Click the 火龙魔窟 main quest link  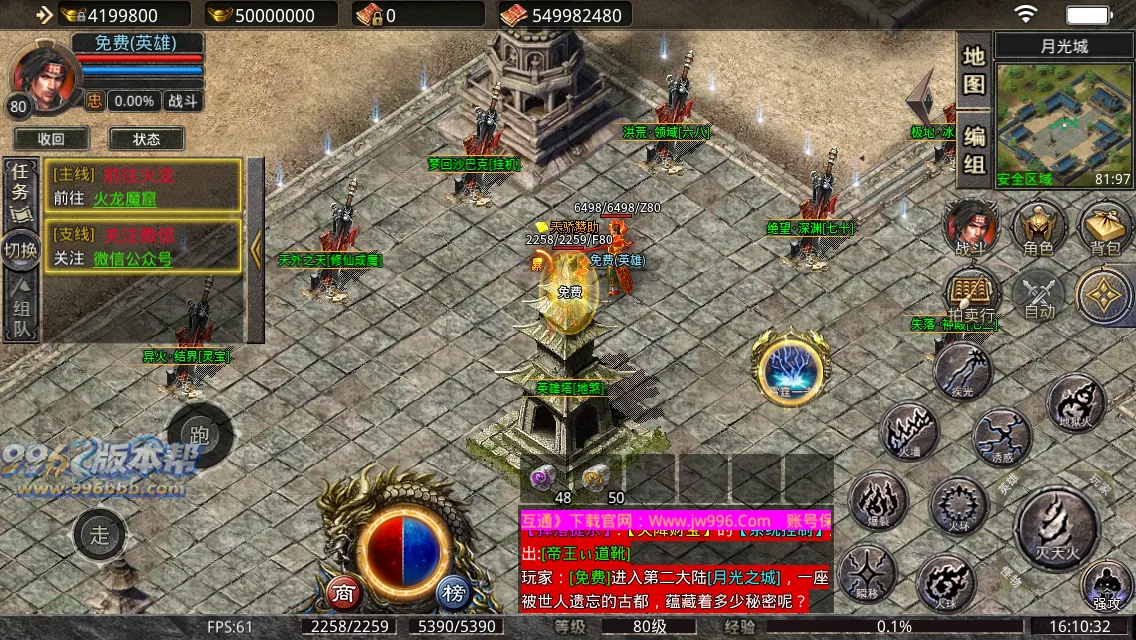125,198
